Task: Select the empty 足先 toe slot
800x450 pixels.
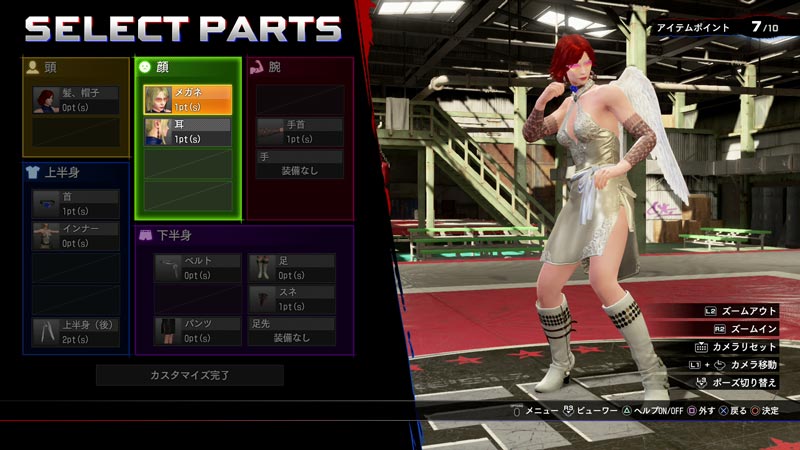Action: [291, 332]
